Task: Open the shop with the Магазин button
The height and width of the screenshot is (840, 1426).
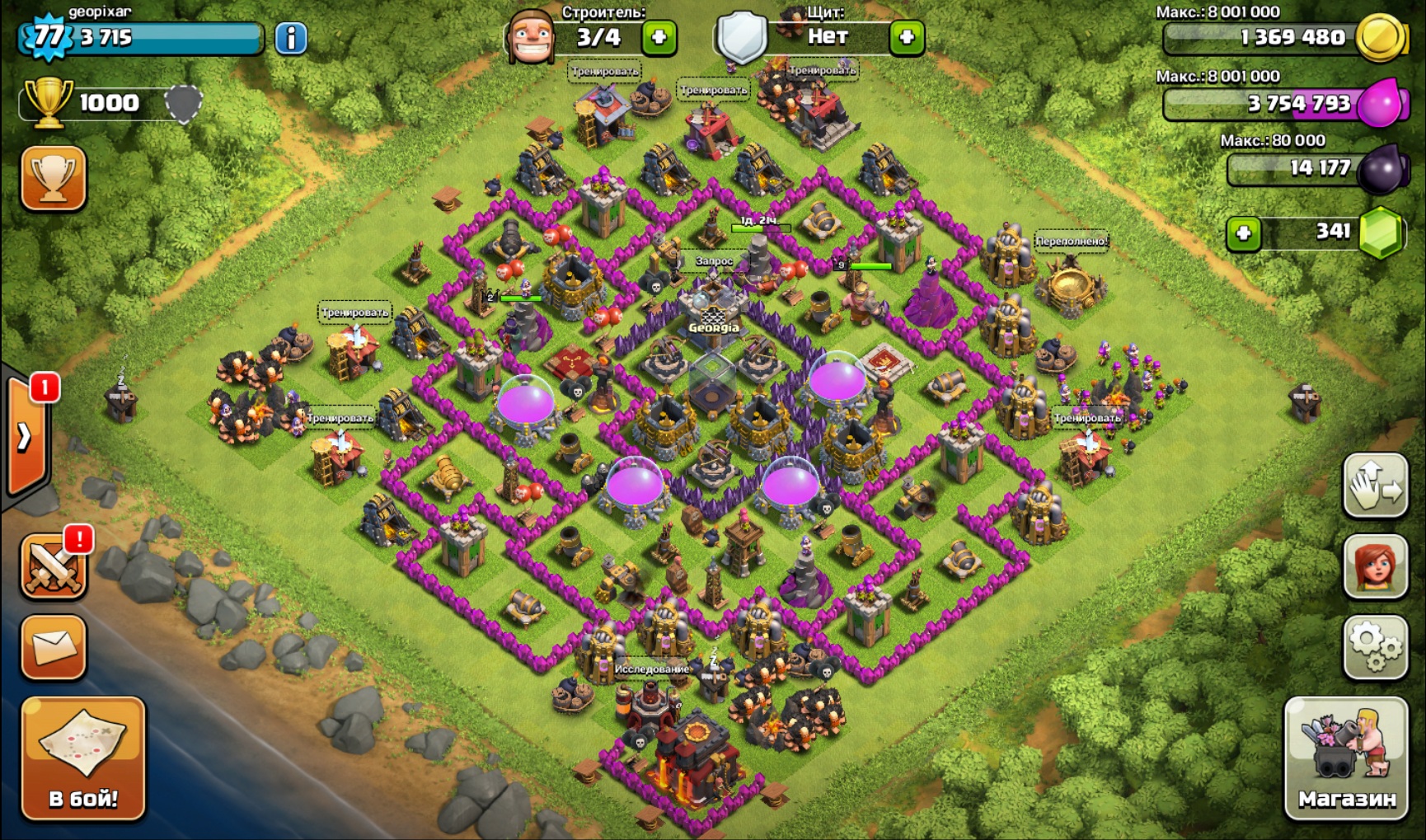Action: pos(1346,758)
